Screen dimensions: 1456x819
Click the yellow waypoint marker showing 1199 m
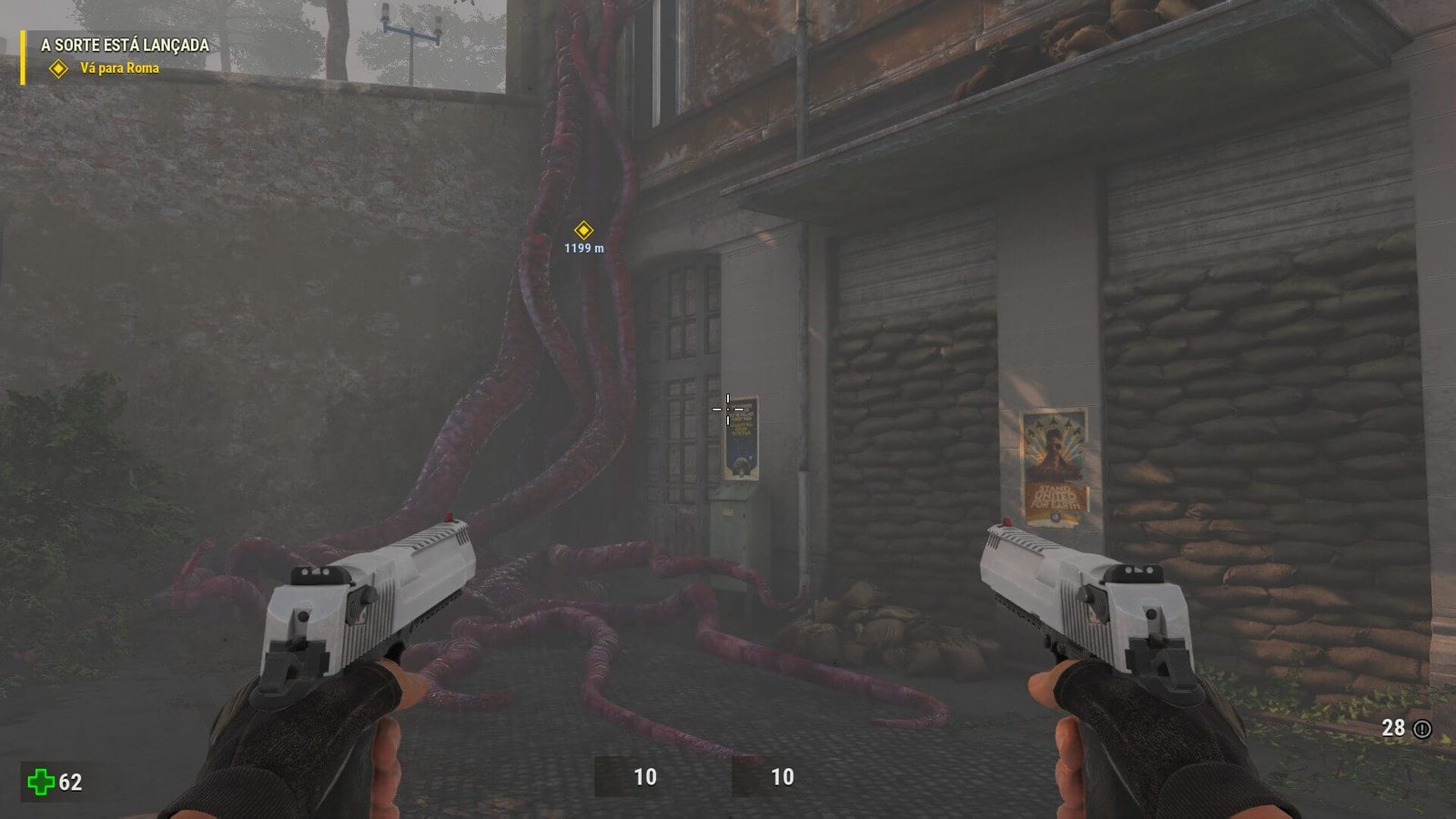[x=583, y=230]
